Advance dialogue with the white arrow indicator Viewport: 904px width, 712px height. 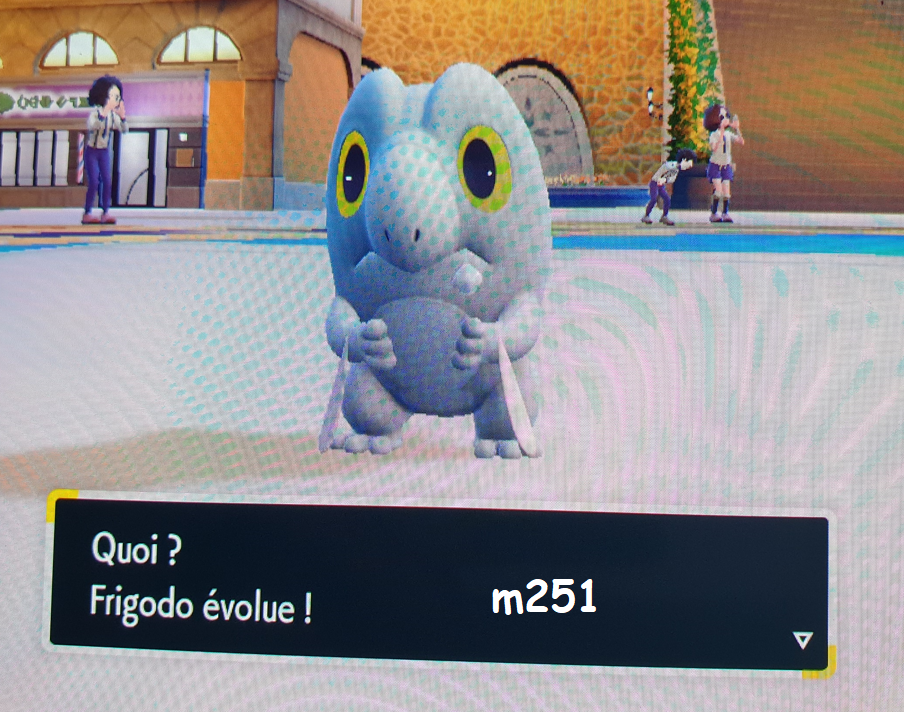tap(802, 640)
